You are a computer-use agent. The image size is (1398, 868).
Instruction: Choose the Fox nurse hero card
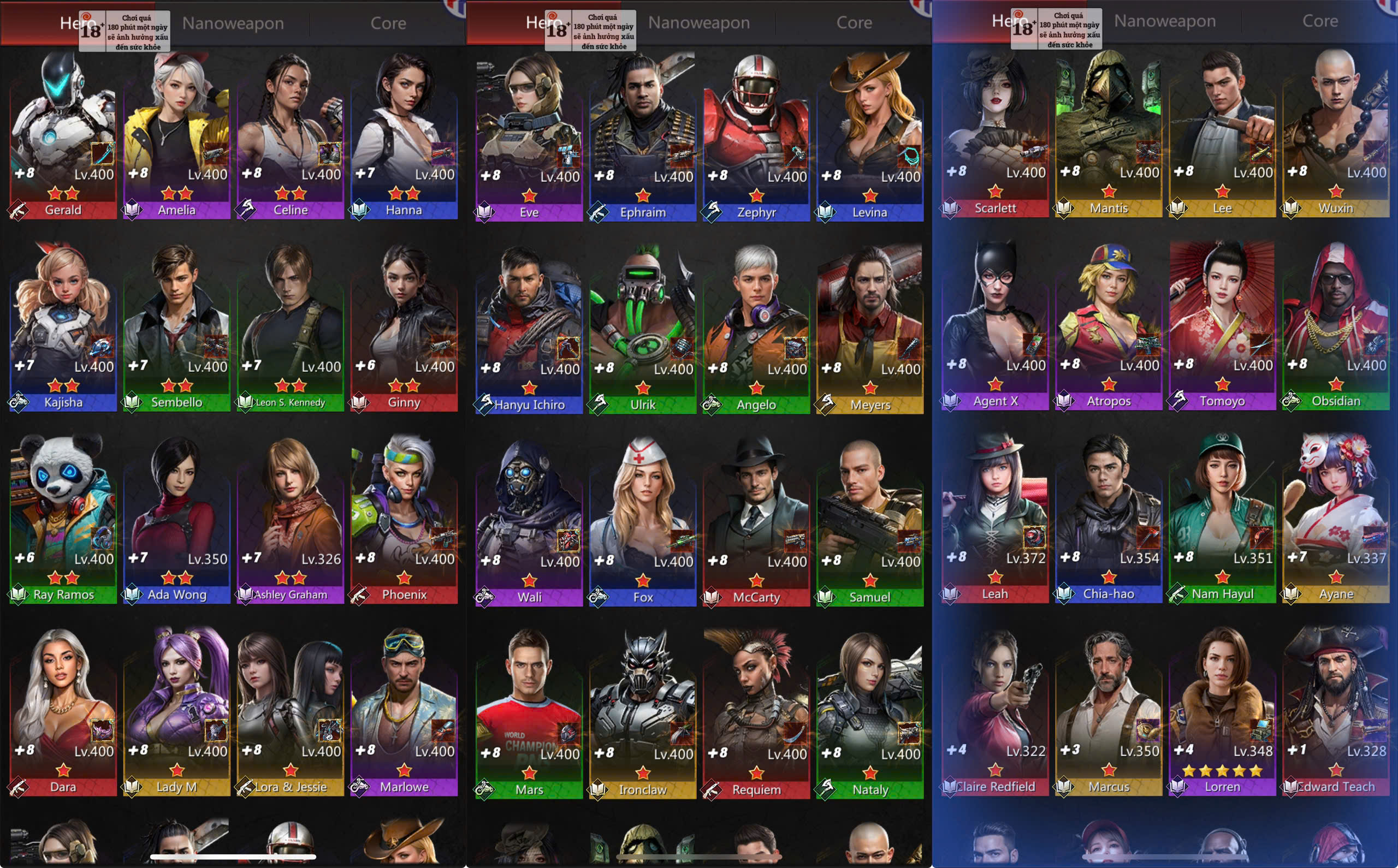tap(642, 522)
